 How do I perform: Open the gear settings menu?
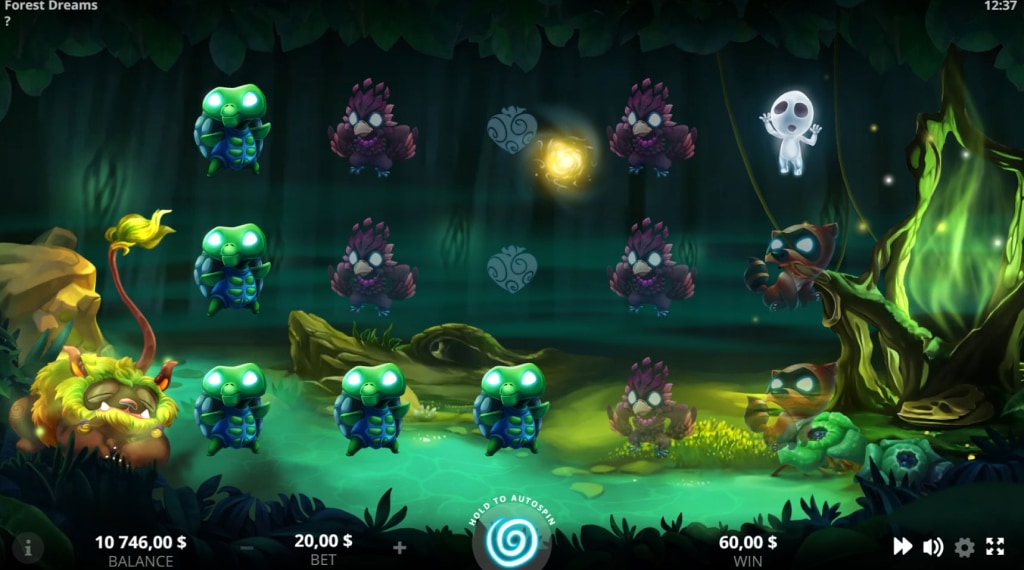(964, 546)
